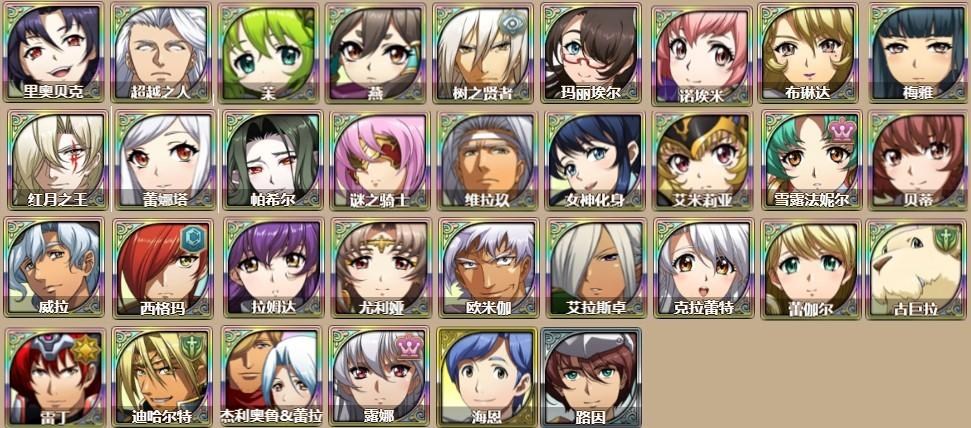The height and width of the screenshot is (428, 971).
Task: Choose the 路因 character tile
Action: [x=591, y=374]
